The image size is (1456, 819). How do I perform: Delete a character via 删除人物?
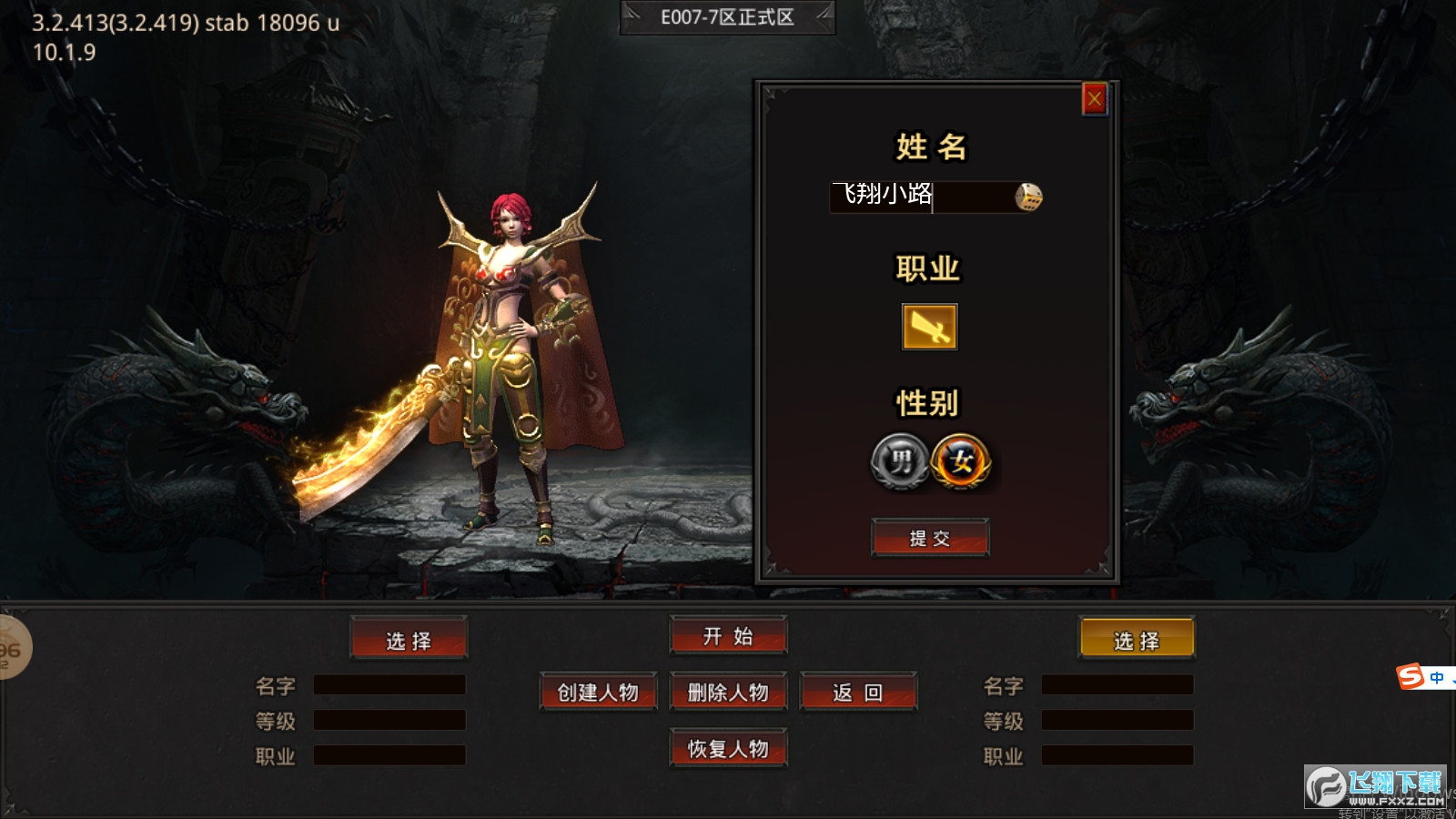pyautogui.click(x=728, y=693)
